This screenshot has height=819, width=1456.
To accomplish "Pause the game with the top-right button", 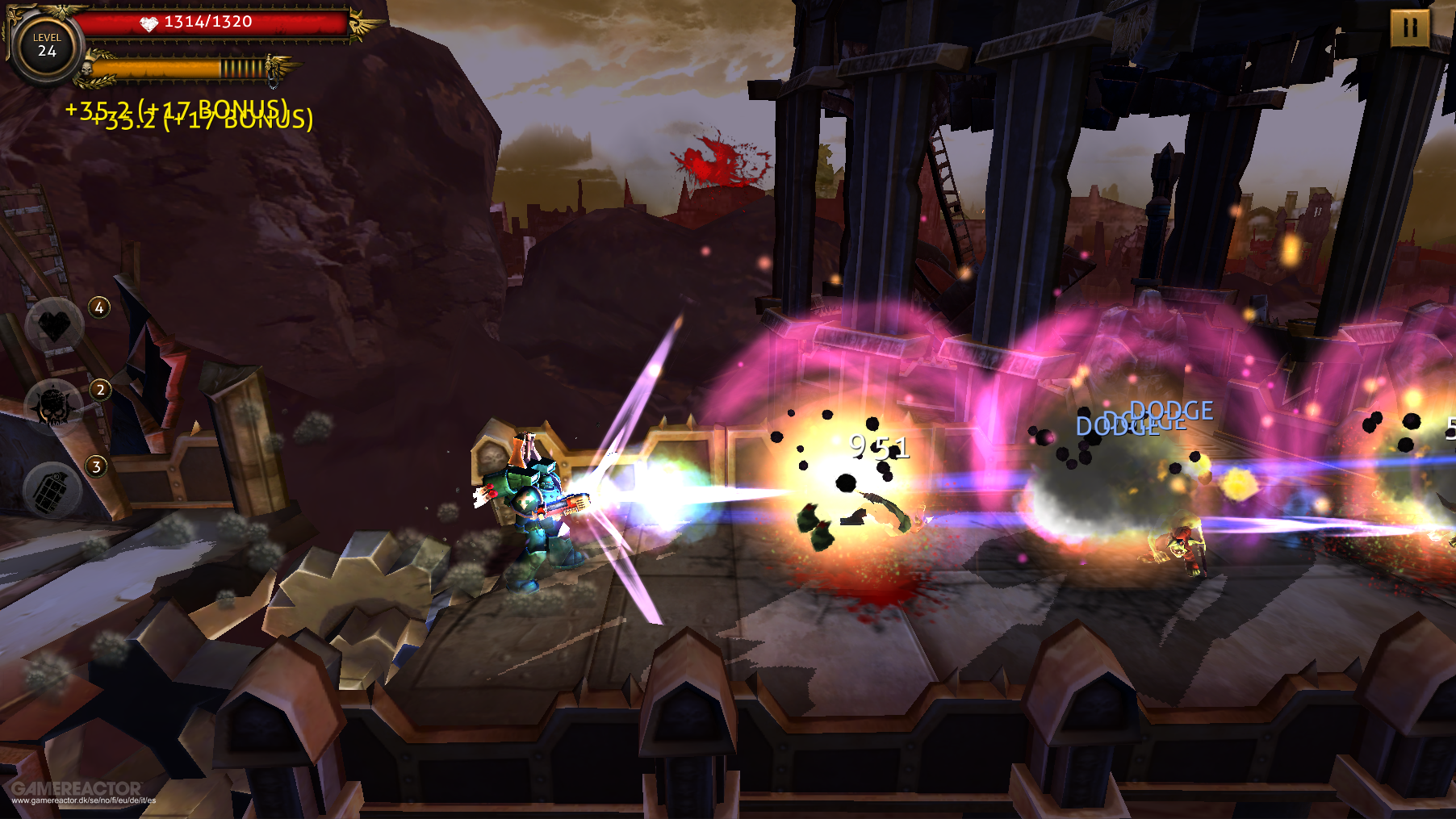I will click(x=1409, y=28).
